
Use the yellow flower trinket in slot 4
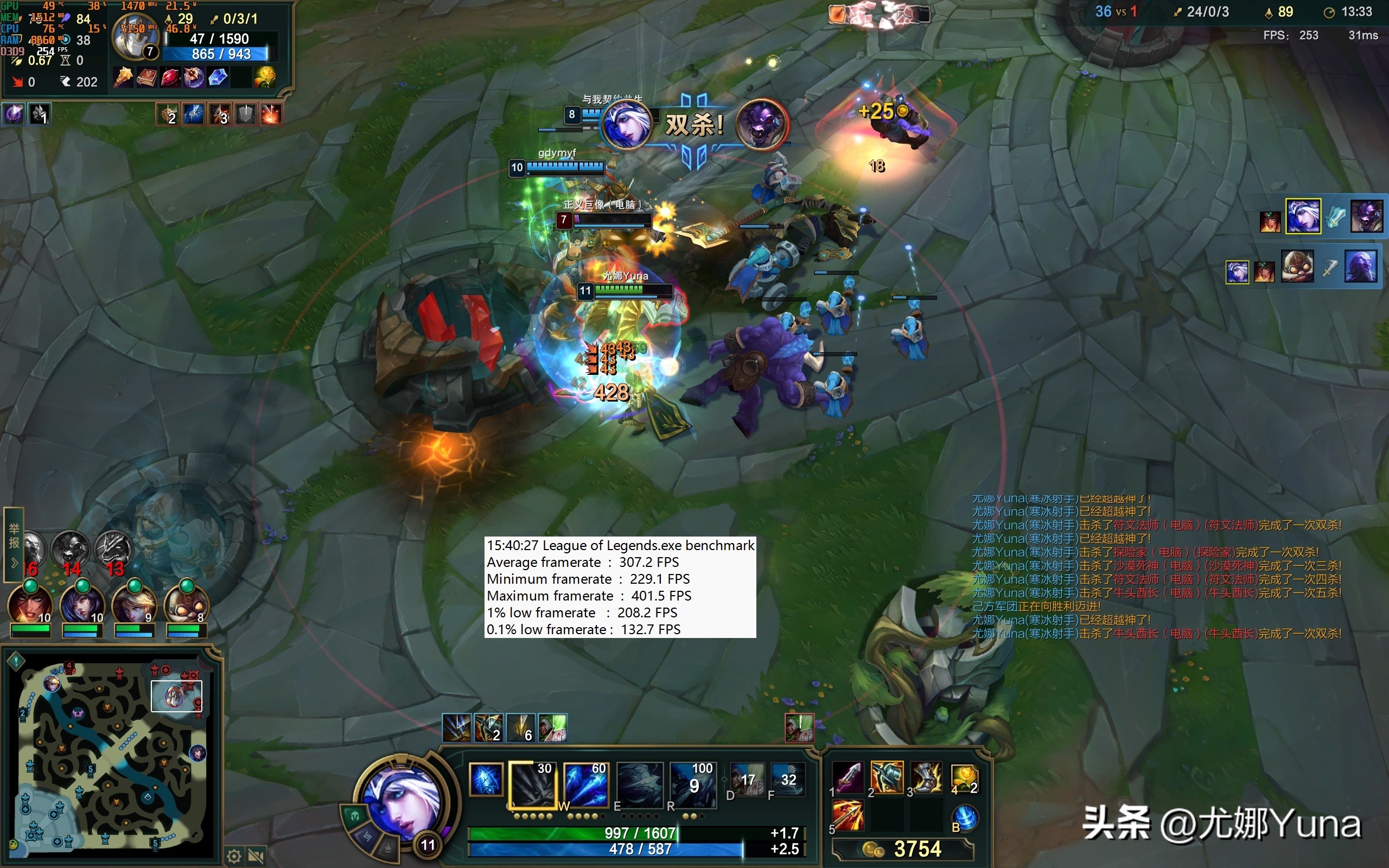(964, 777)
